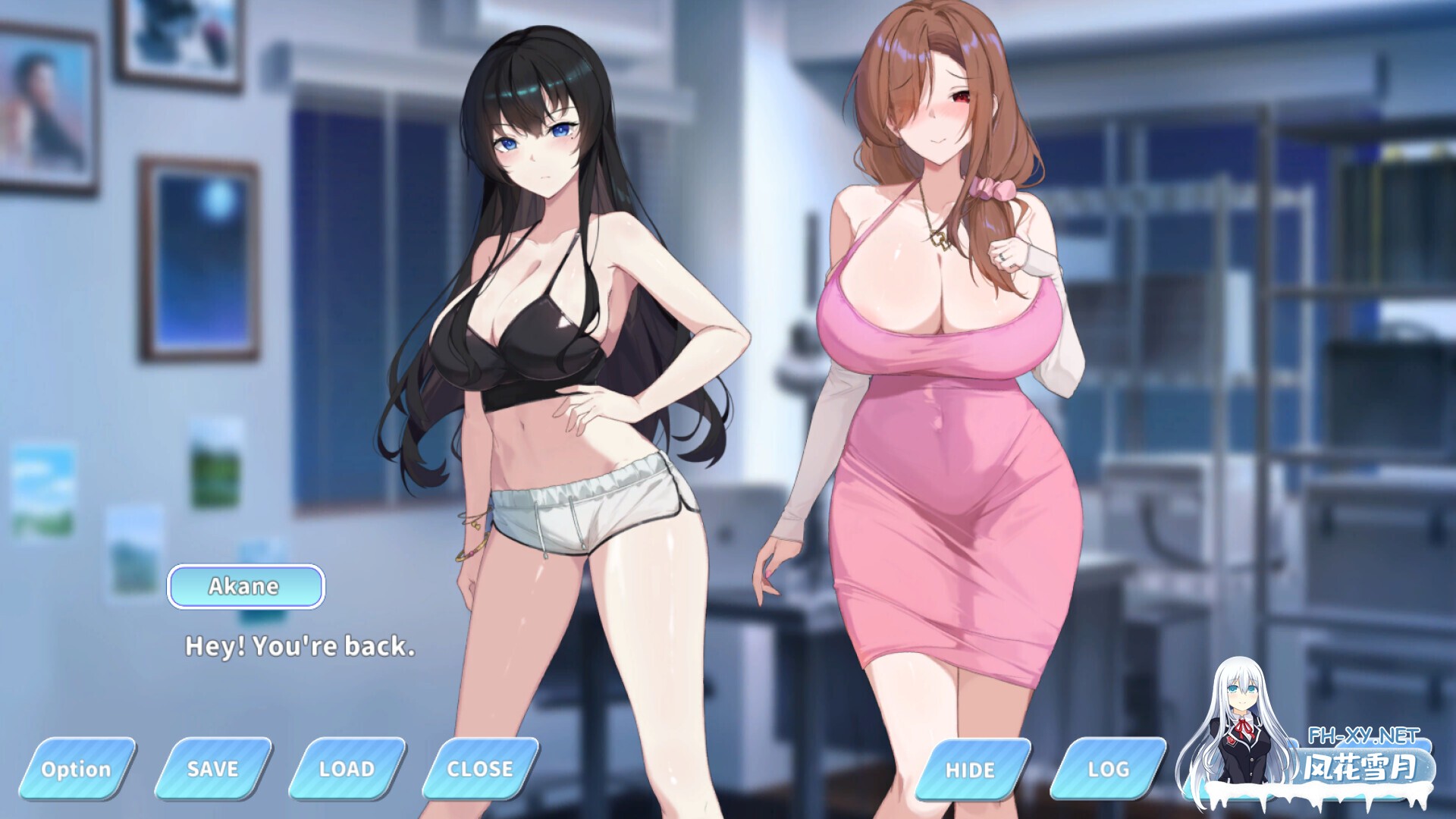This screenshot has height=819, width=1456.
Task: Click the SAVE button
Action: [x=215, y=768]
